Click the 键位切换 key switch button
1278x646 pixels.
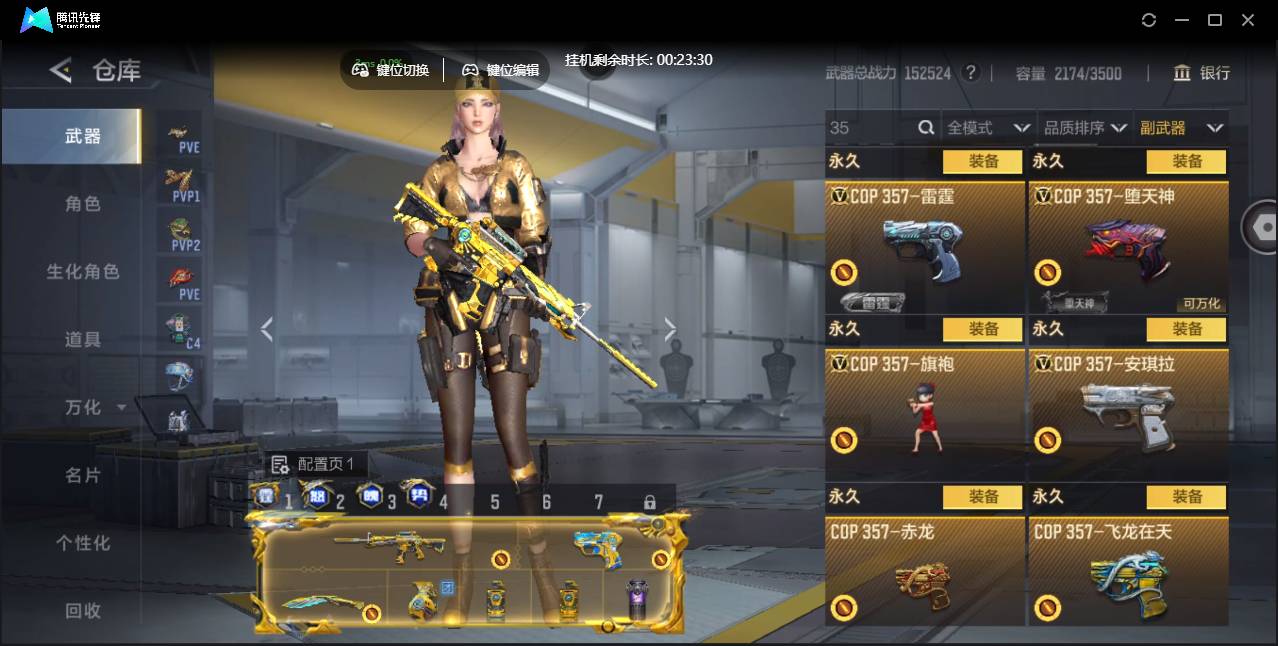coord(391,70)
